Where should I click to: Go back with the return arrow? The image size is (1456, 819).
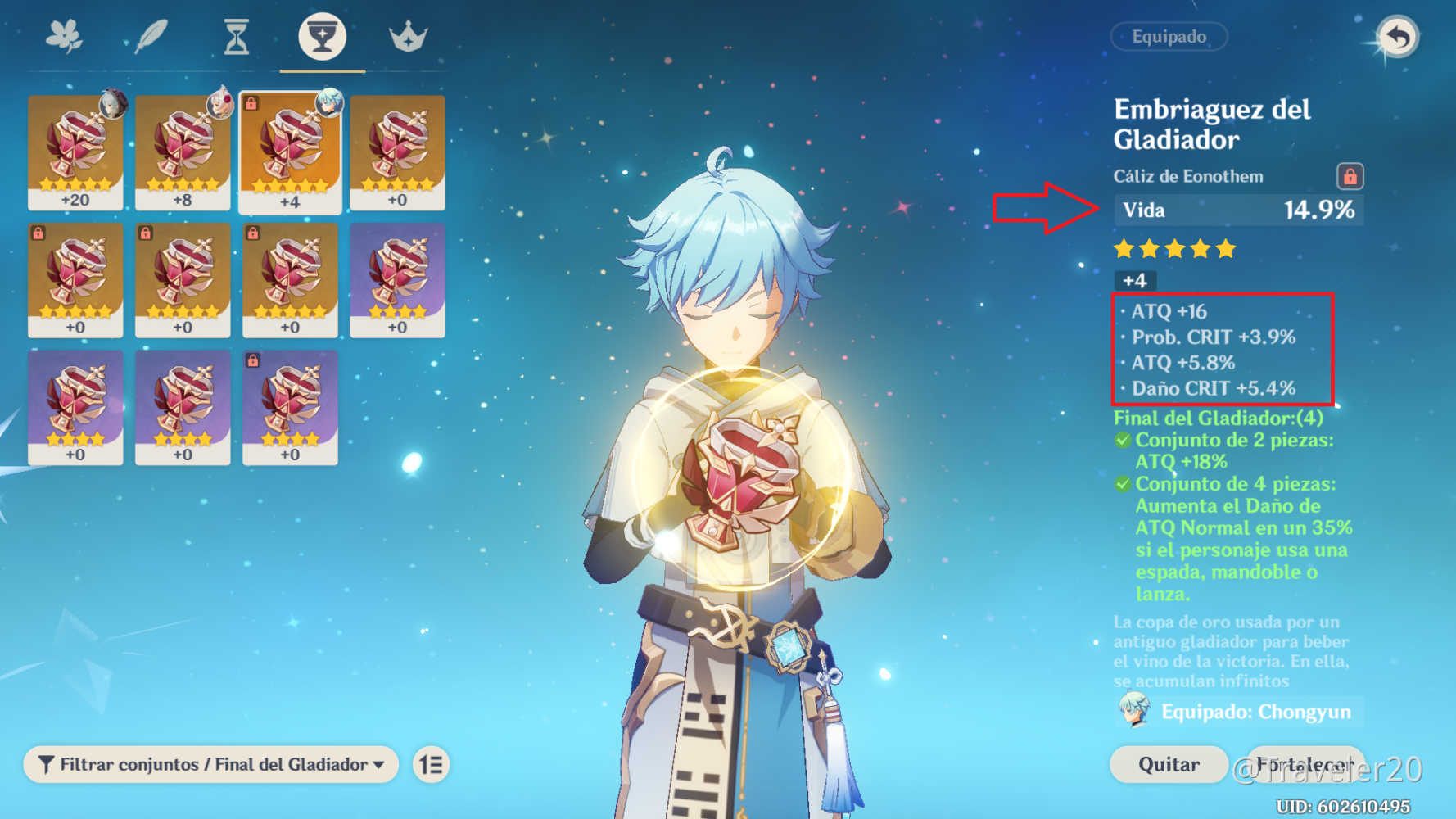[x=1397, y=37]
